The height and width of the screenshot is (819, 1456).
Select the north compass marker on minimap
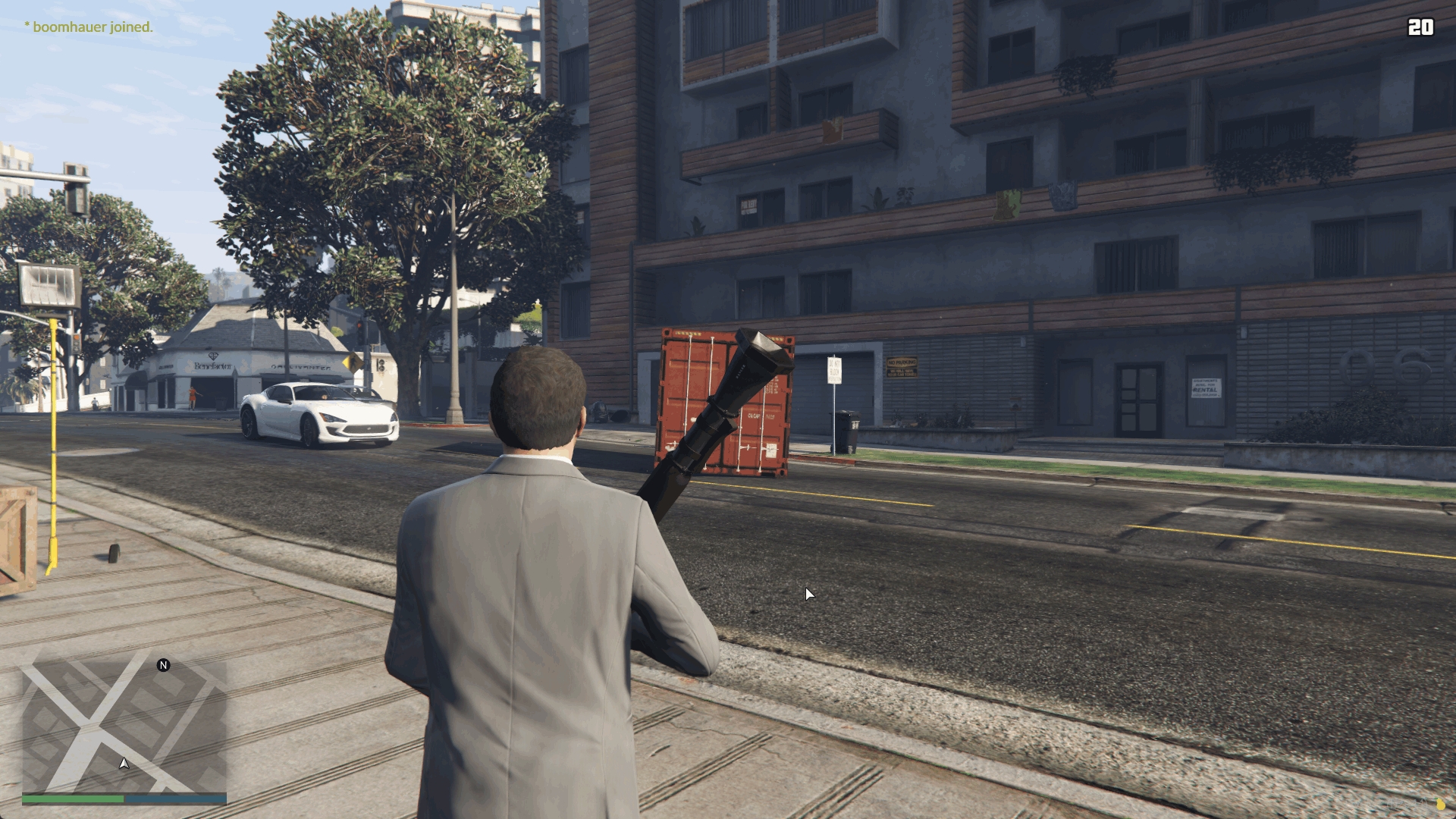[163, 665]
